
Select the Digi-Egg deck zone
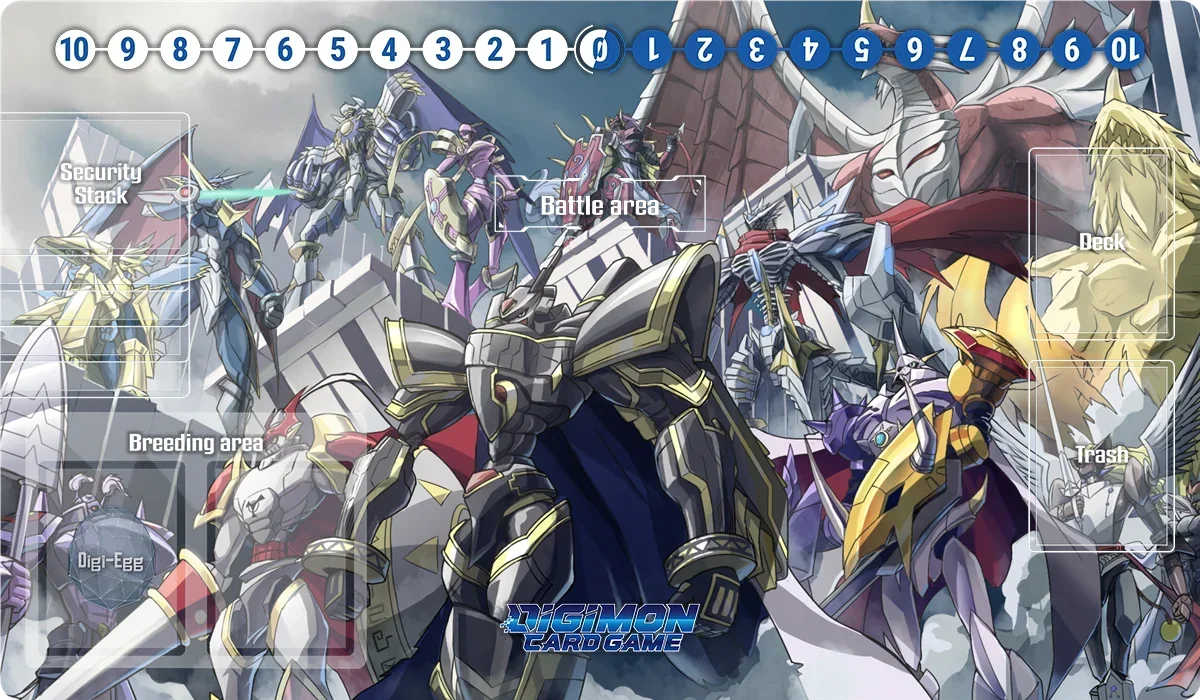click(111, 561)
